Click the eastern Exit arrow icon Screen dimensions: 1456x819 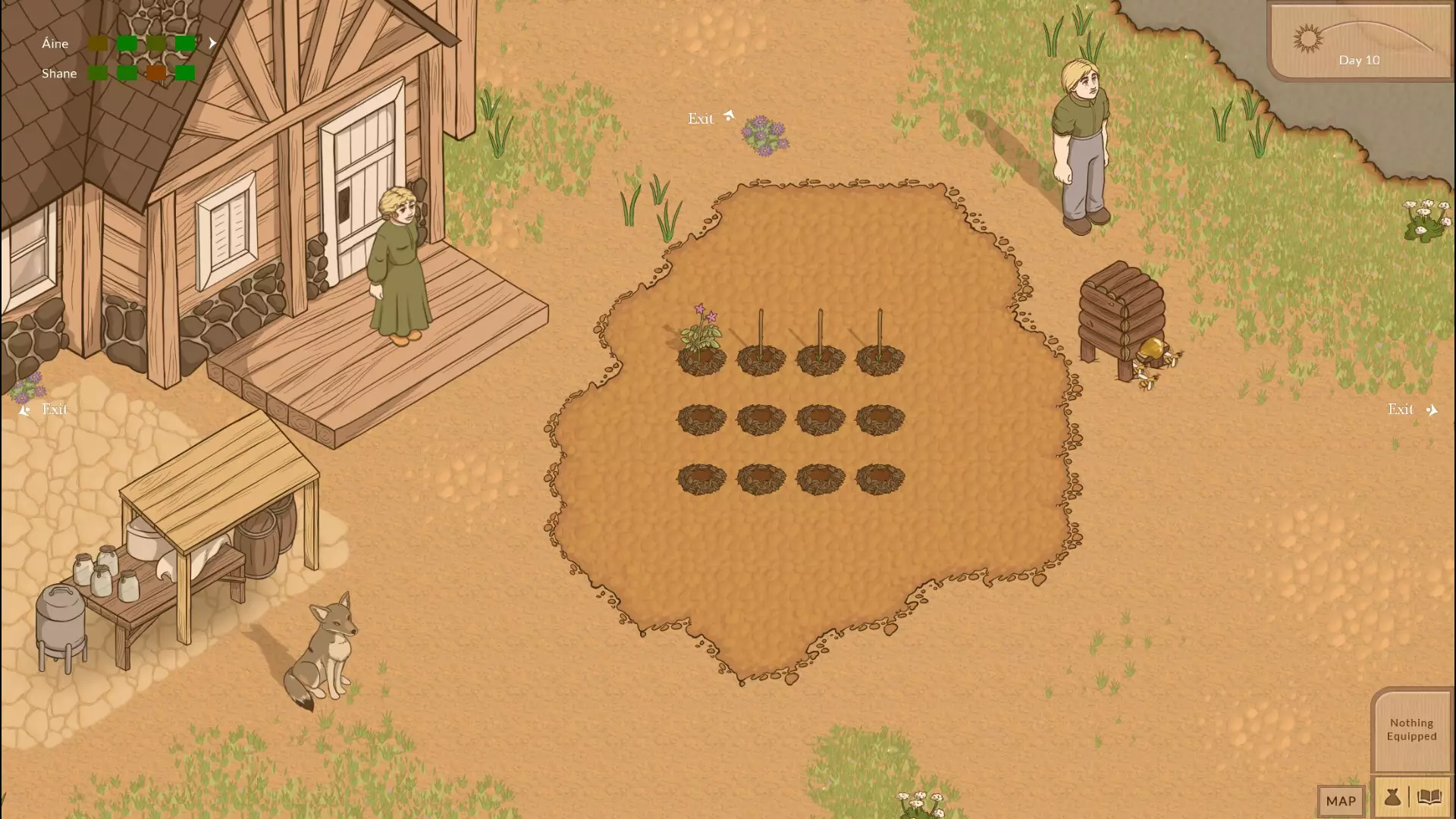click(1432, 409)
